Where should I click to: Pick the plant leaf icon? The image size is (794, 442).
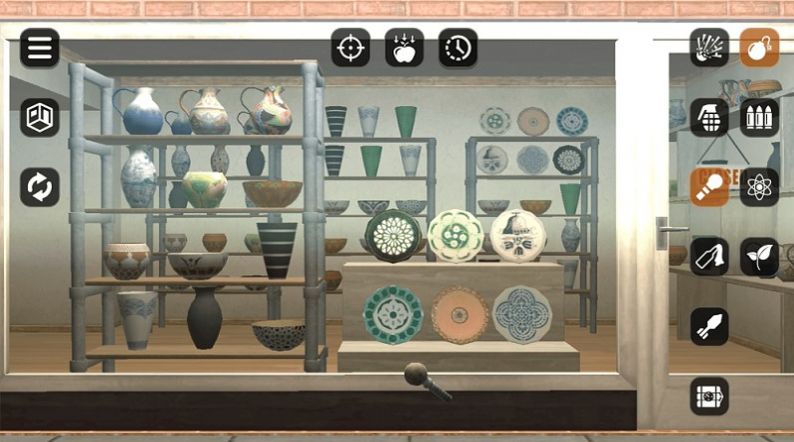pyautogui.click(x=759, y=257)
